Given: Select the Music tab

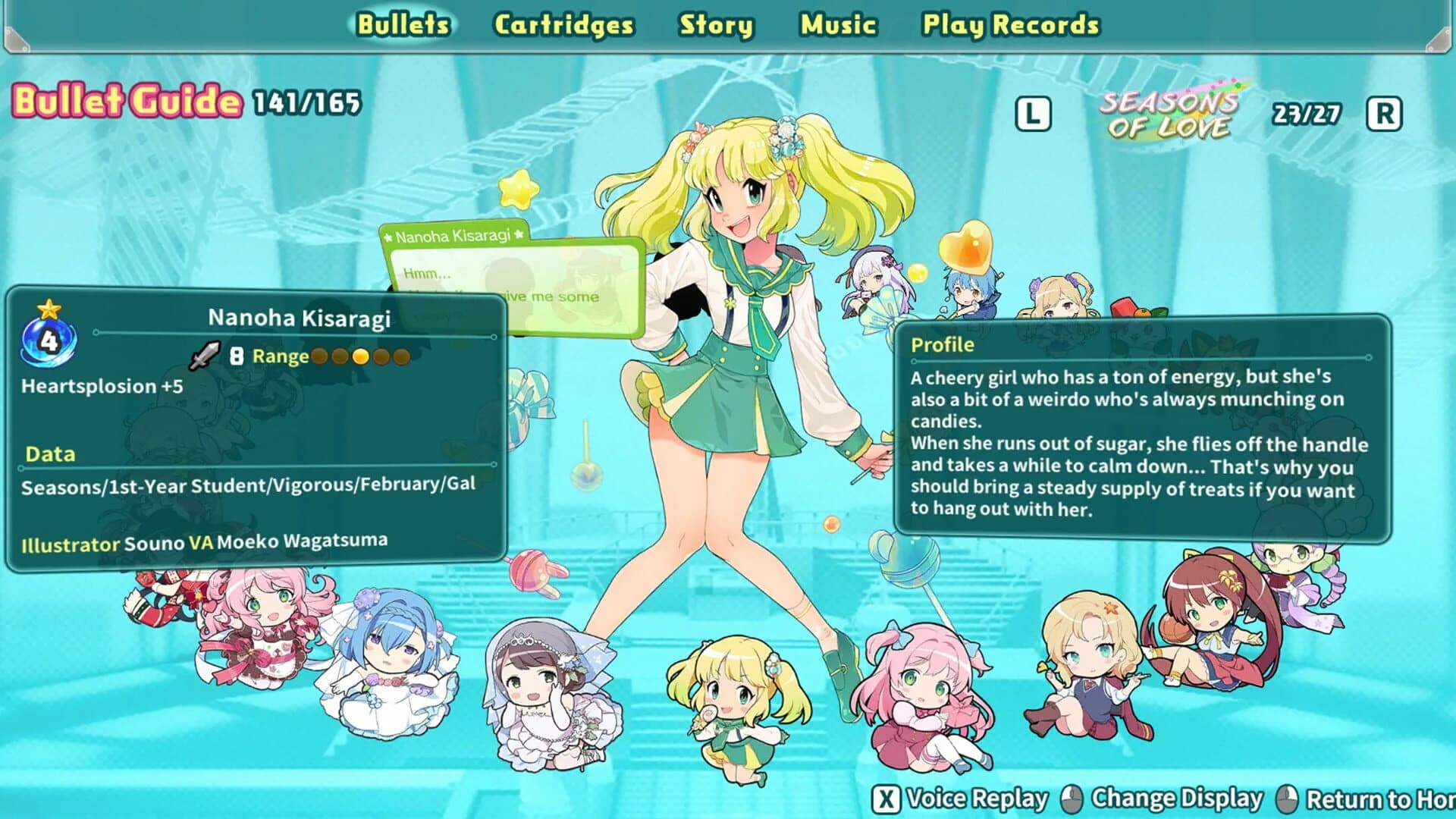Looking at the screenshot, I should click(838, 24).
